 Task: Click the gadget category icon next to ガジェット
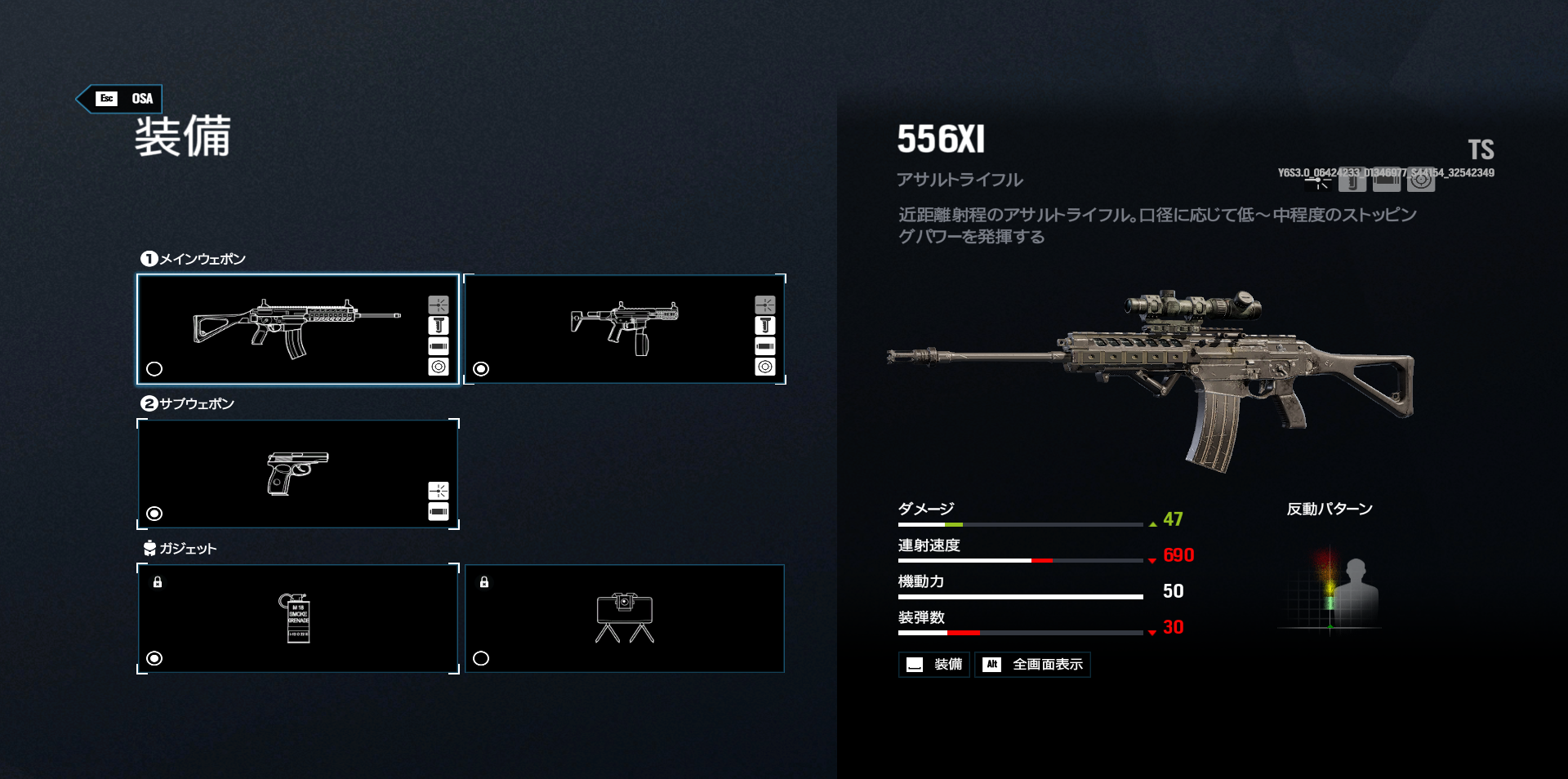(x=148, y=549)
